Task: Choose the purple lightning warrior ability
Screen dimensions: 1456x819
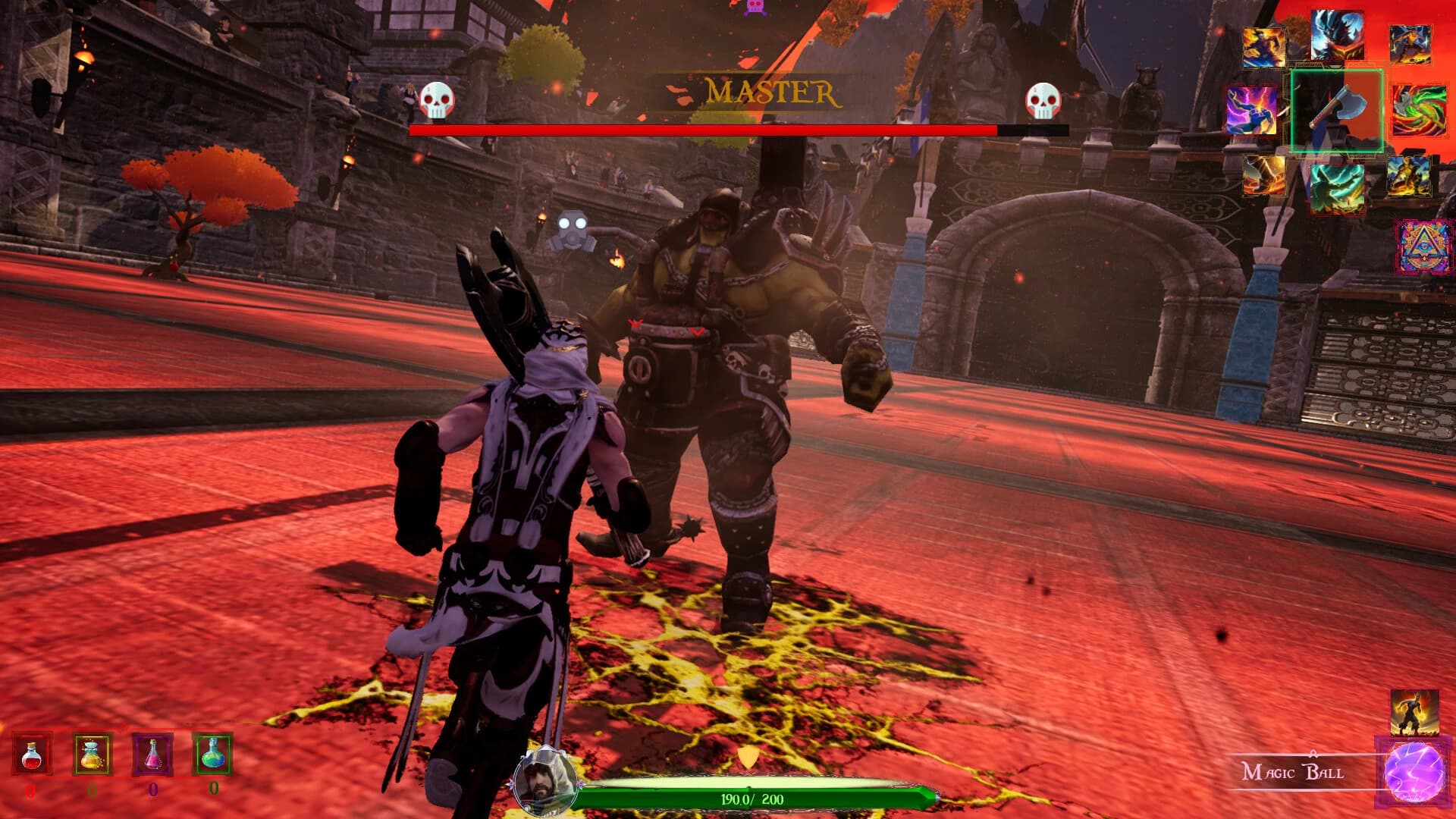Action: point(1252,111)
